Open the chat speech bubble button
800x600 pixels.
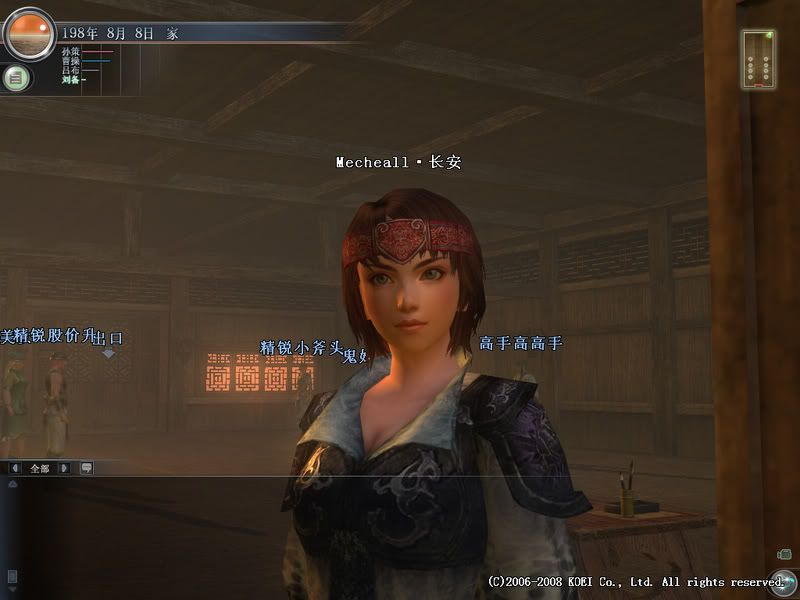click(86, 467)
